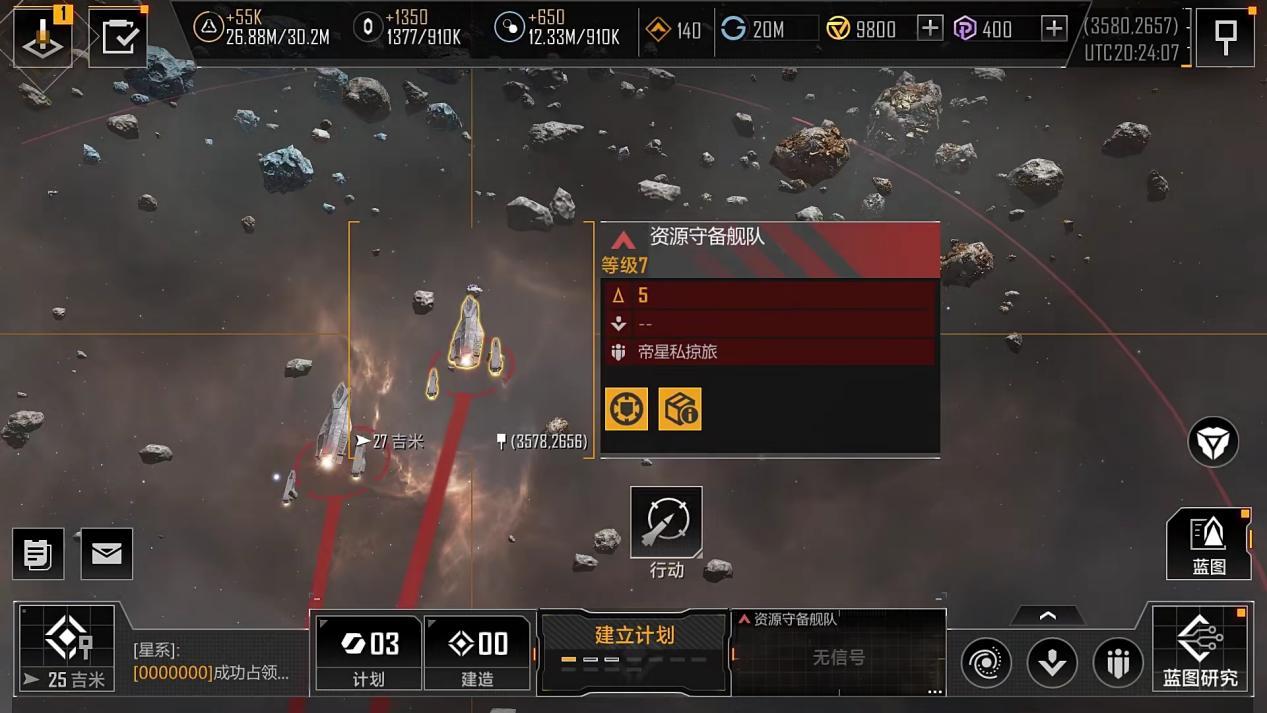The height and width of the screenshot is (713, 1267).
Task: Click the orange target icon in fleet panel
Action: pyautogui.click(x=627, y=409)
